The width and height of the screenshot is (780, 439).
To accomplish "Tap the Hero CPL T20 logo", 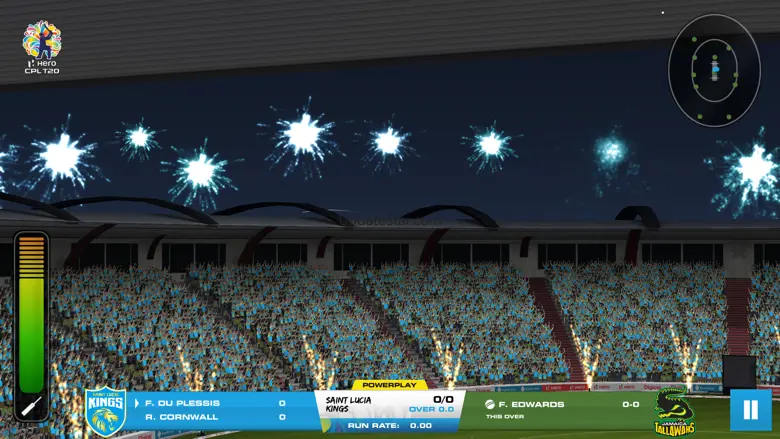I will (42, 47).
